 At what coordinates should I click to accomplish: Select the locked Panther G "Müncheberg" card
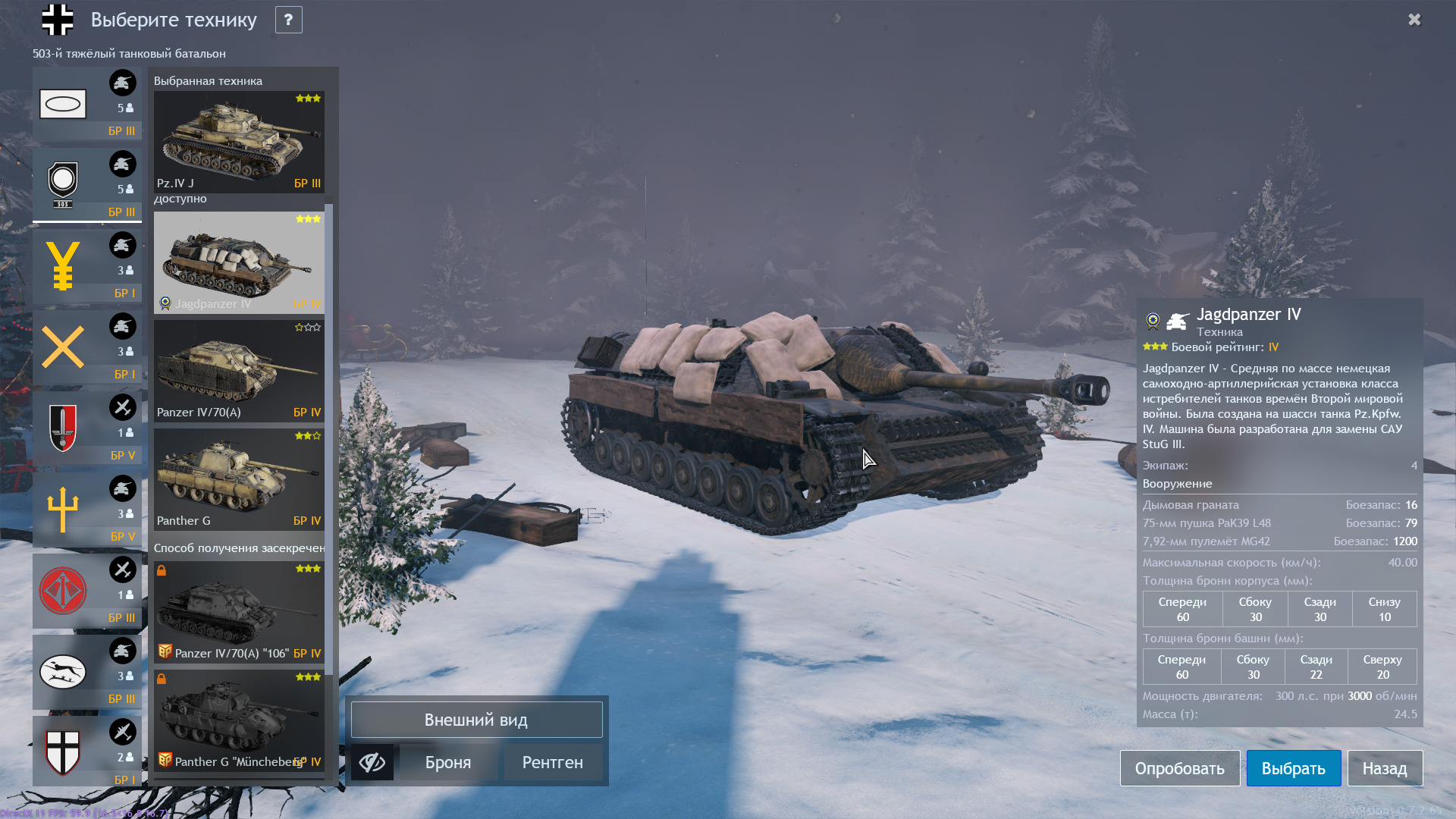[x=239, y=720]
